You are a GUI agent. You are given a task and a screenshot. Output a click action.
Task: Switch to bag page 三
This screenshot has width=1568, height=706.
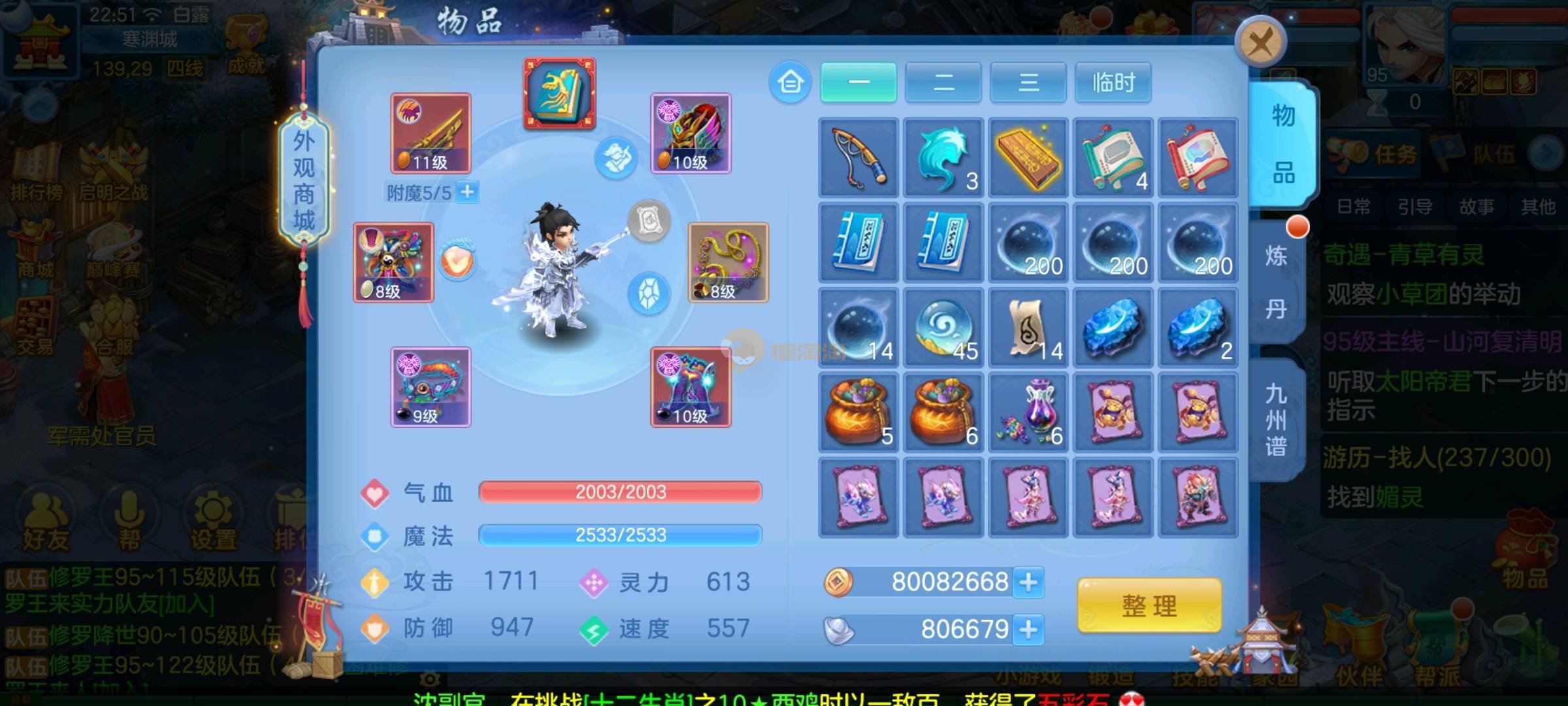1028,82
